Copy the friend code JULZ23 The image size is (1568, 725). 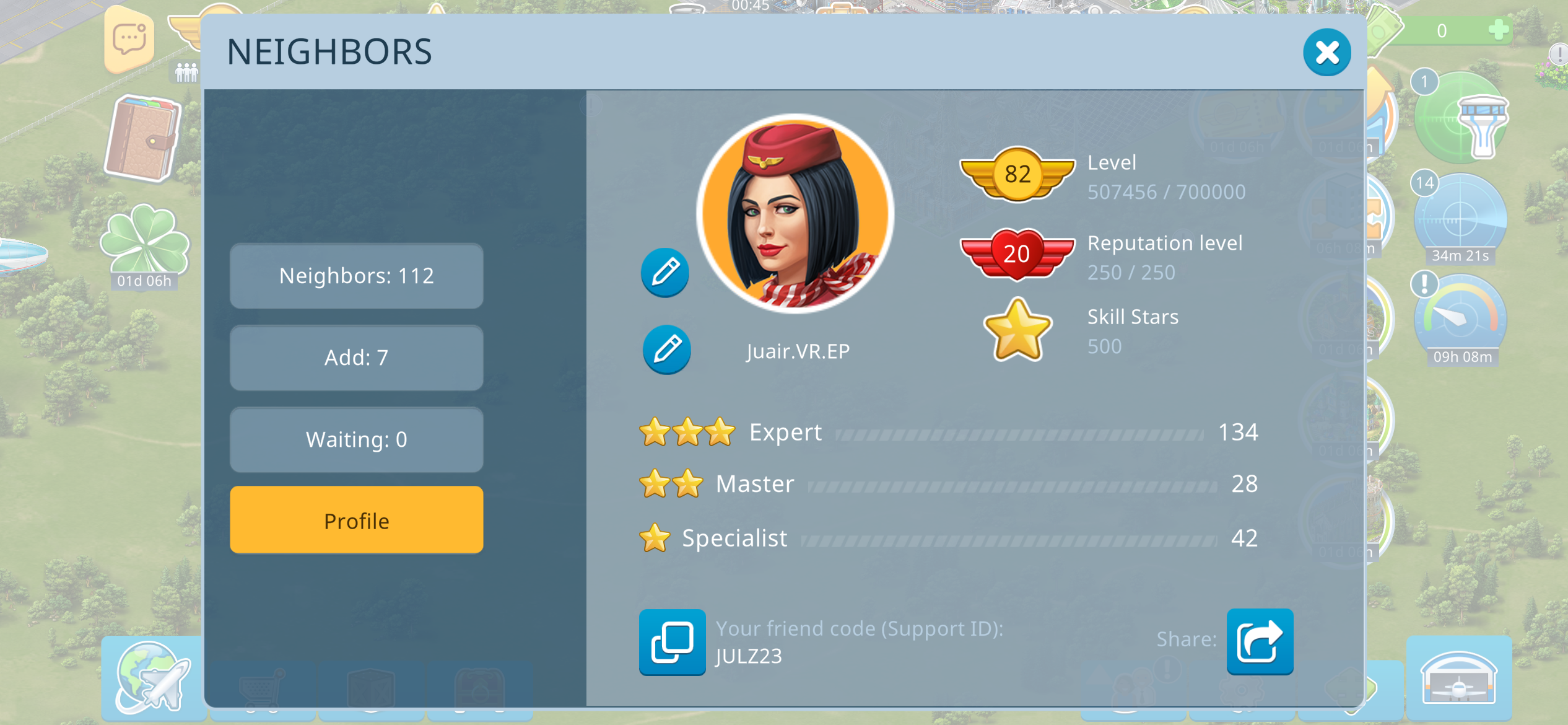[x=672, y=642]
